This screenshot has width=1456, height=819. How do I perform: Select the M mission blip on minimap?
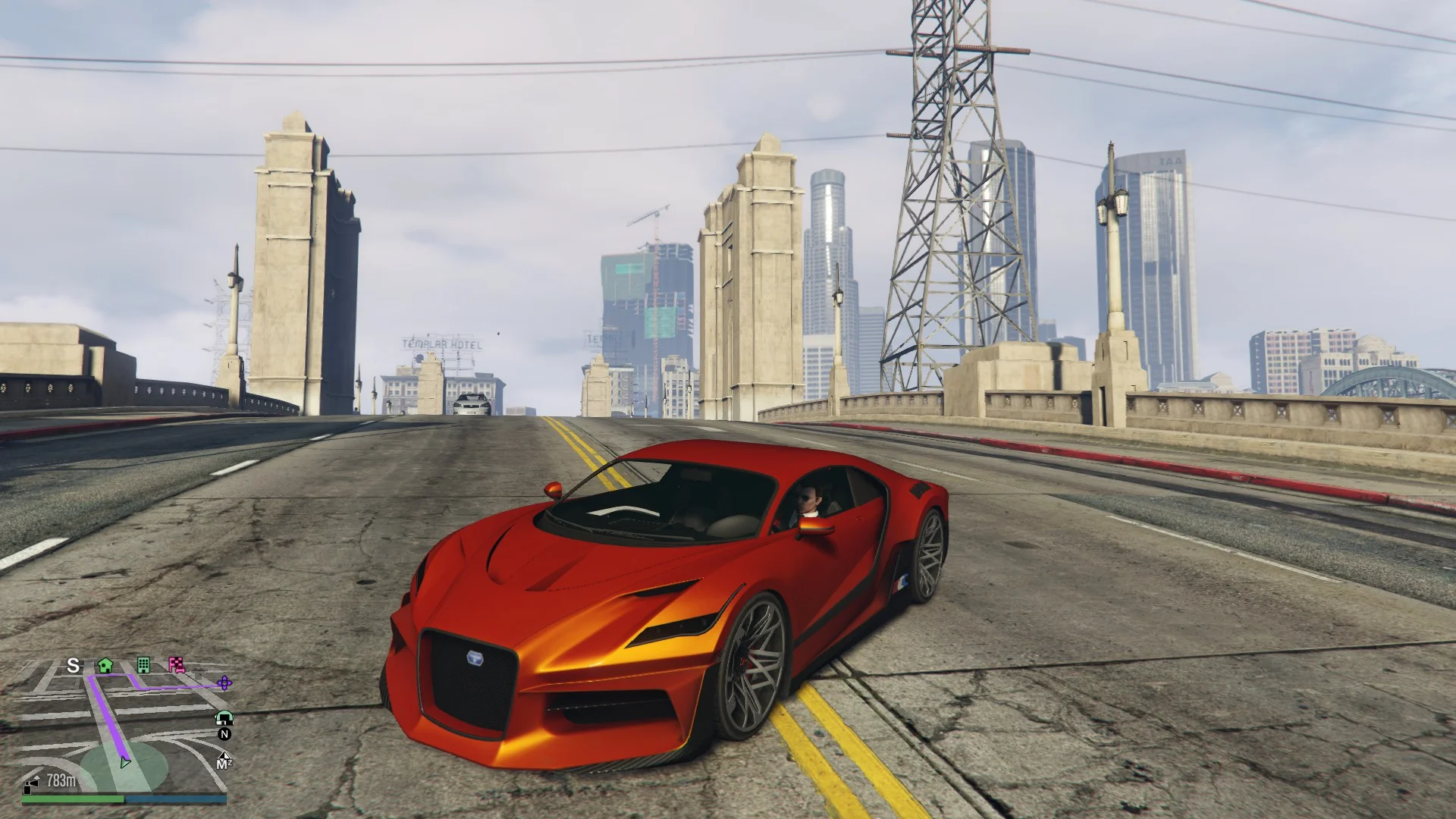(x=223, y=761)
